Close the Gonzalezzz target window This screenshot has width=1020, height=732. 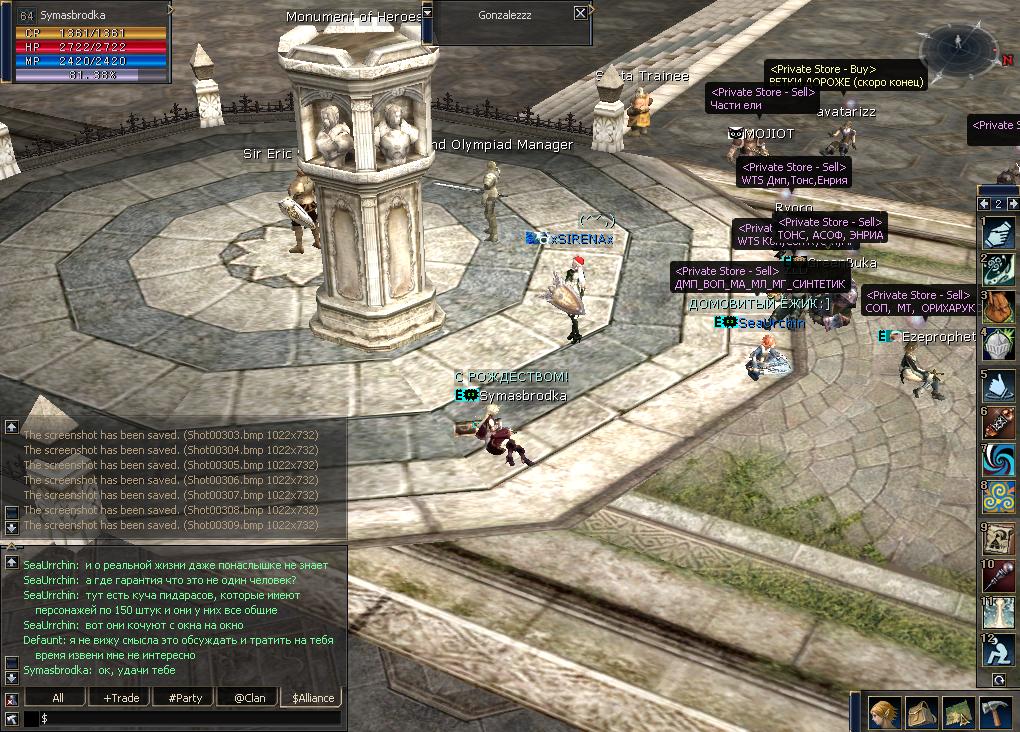[x=580, y=13]
